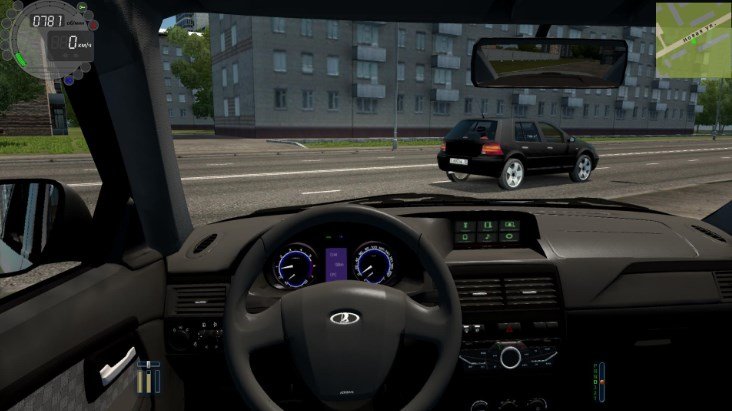Select the red warning indicator on the gauge

pyautogui.click(x=93, y=24)
